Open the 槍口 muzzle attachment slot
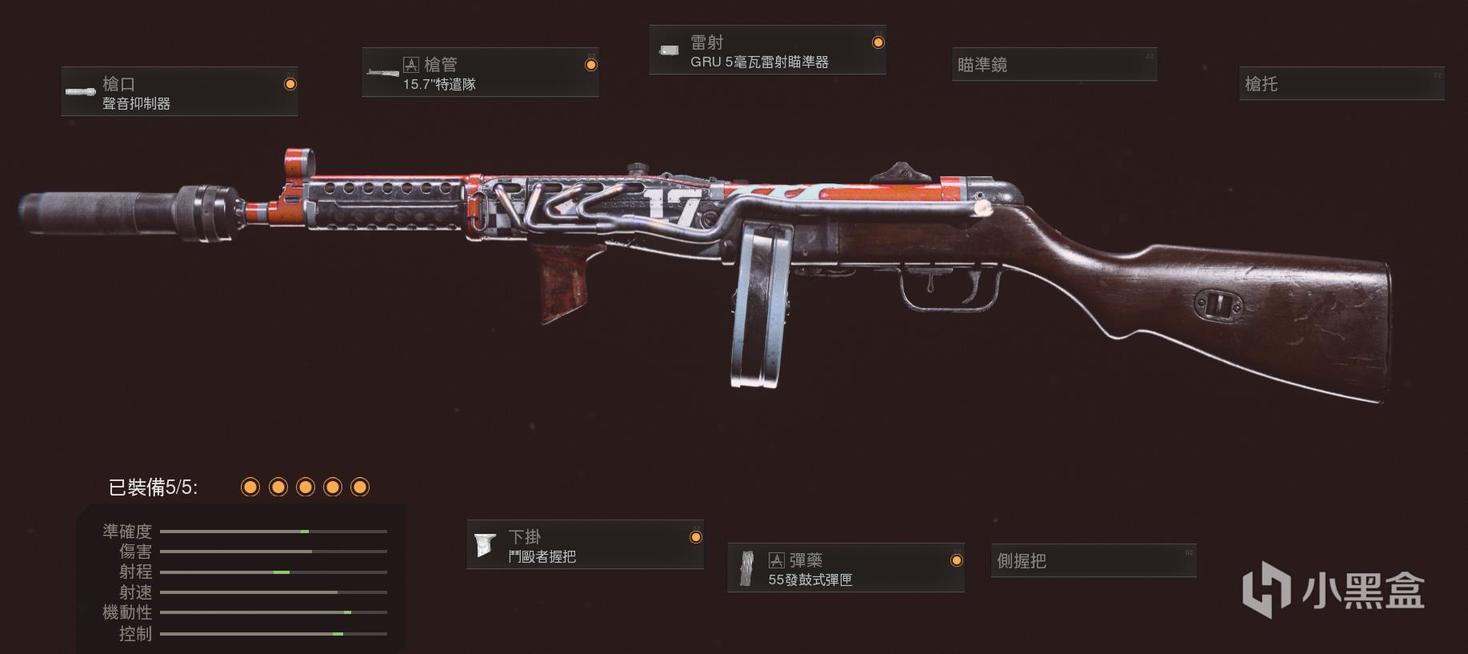Viewport: 1468px width, 654px height. (x=179, y=92)
